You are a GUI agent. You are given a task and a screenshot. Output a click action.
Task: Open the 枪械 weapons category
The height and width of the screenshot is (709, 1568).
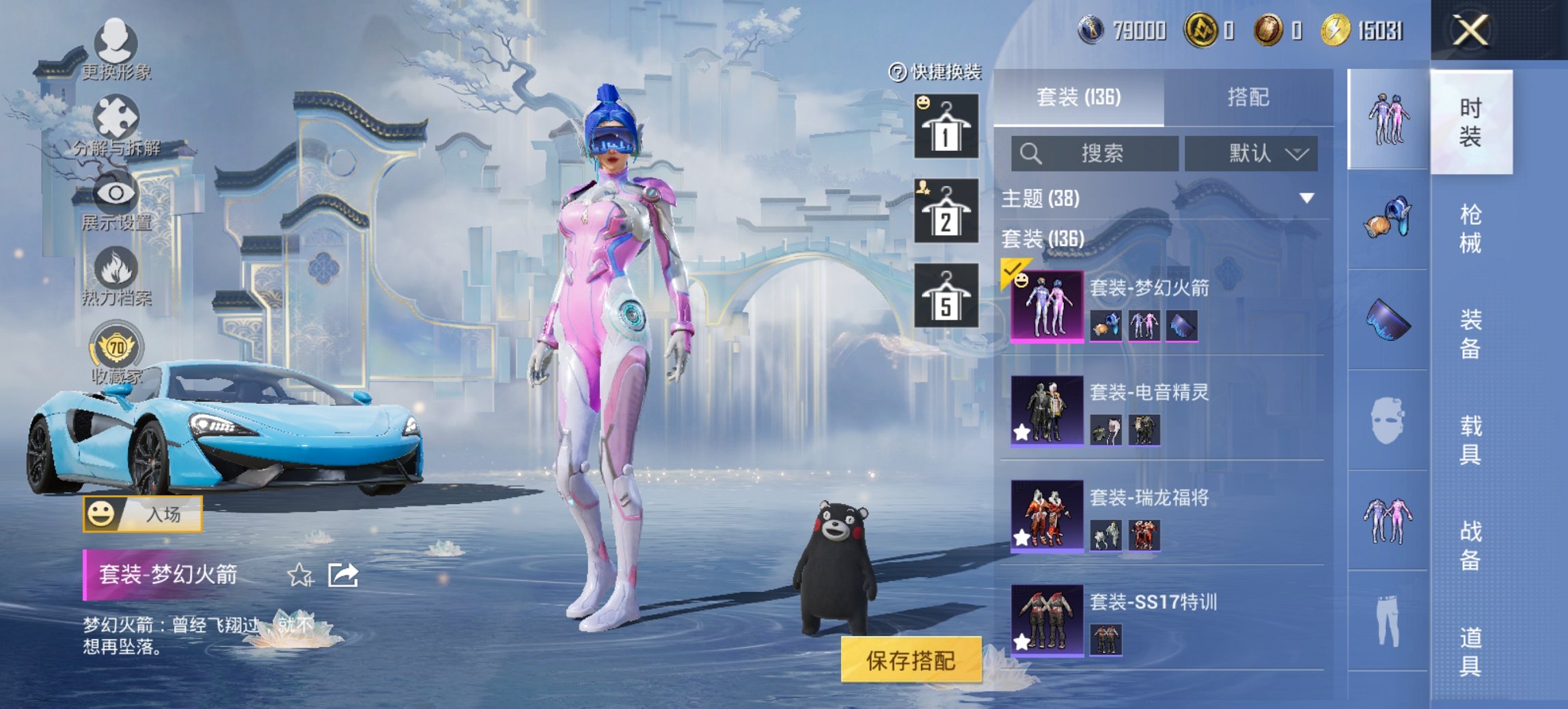(1470, 228)
